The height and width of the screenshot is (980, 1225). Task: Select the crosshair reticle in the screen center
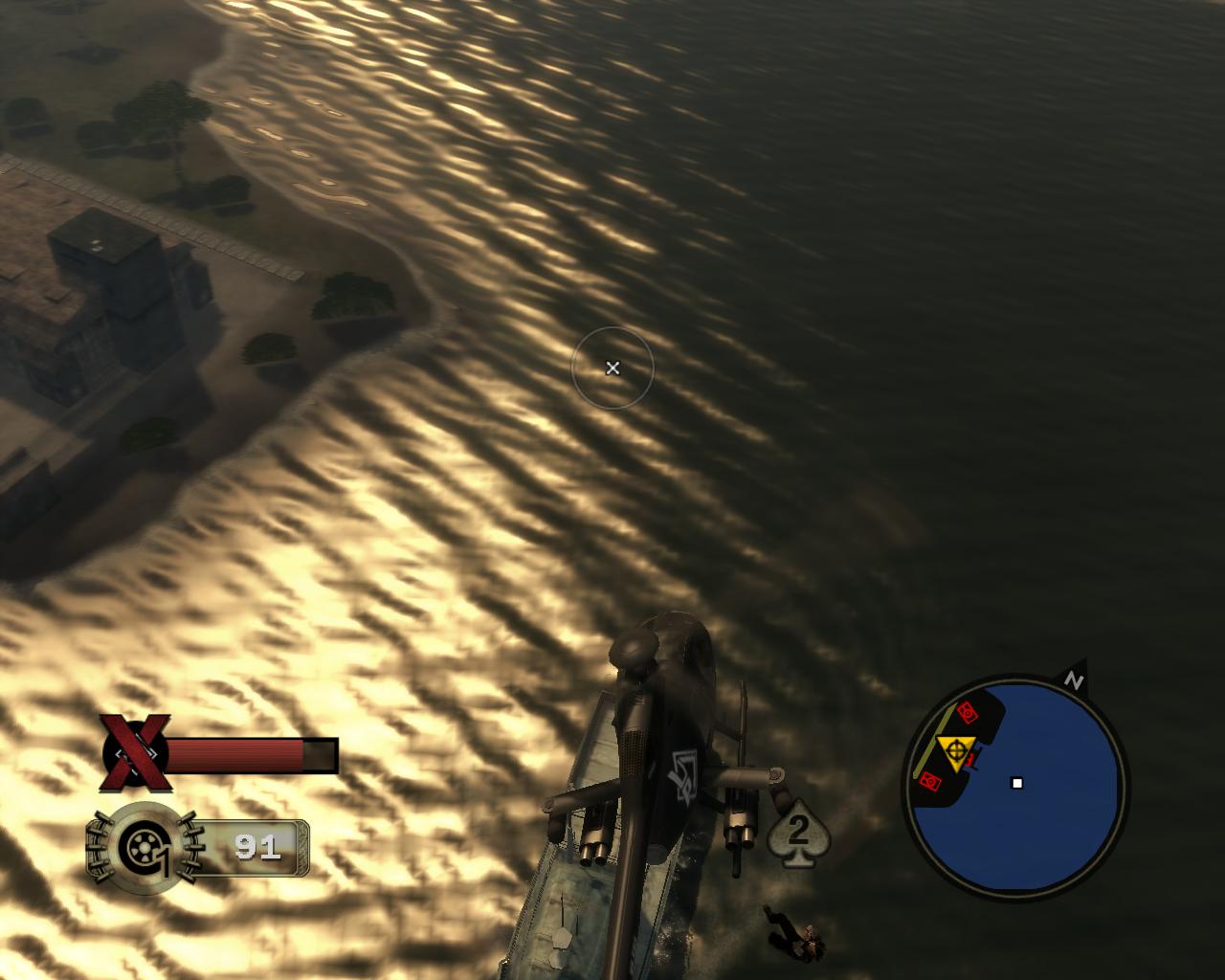pyautogui.click(x=612, y=367)
